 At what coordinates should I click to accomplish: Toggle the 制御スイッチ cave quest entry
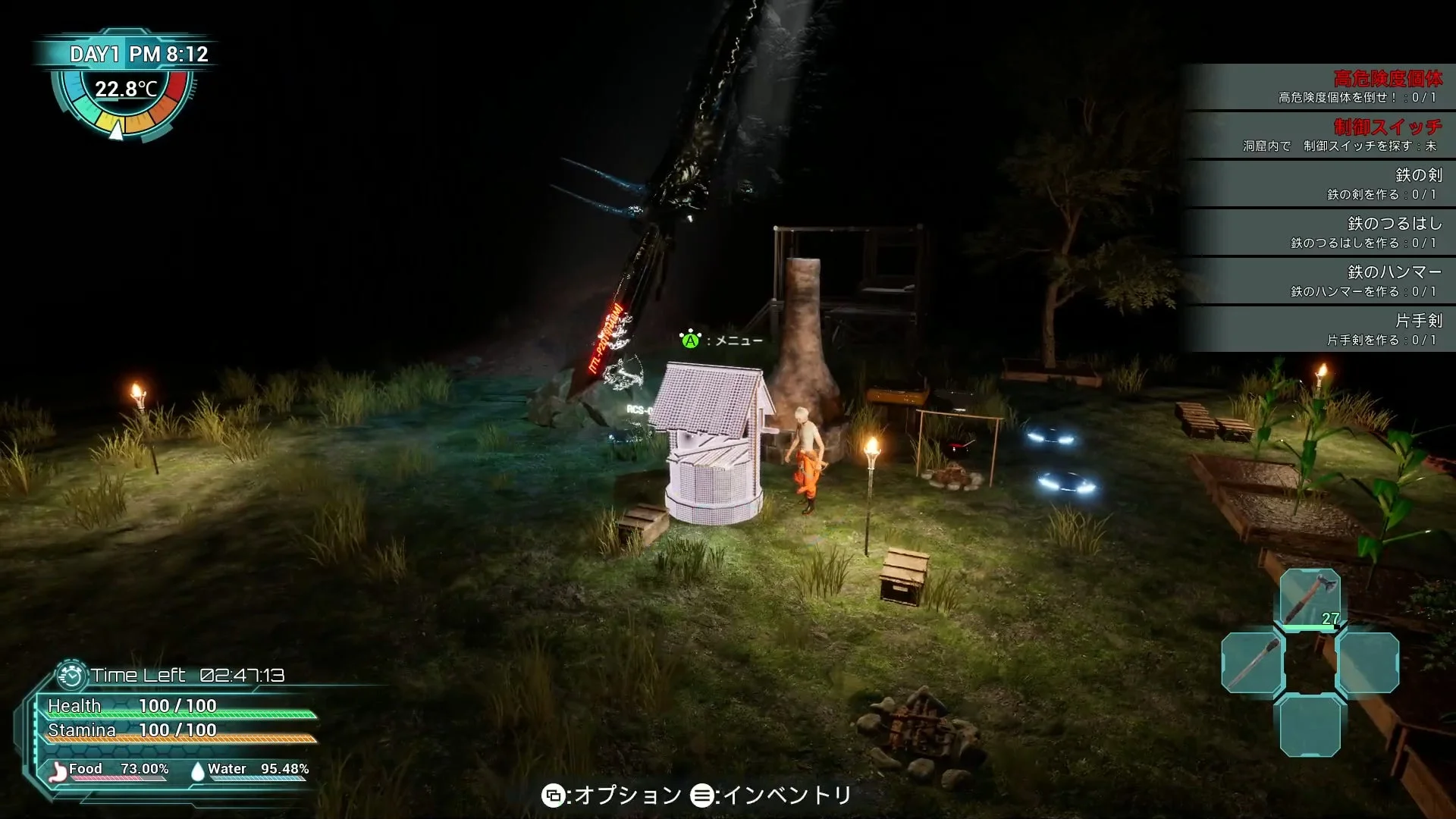click(1357, 136)
